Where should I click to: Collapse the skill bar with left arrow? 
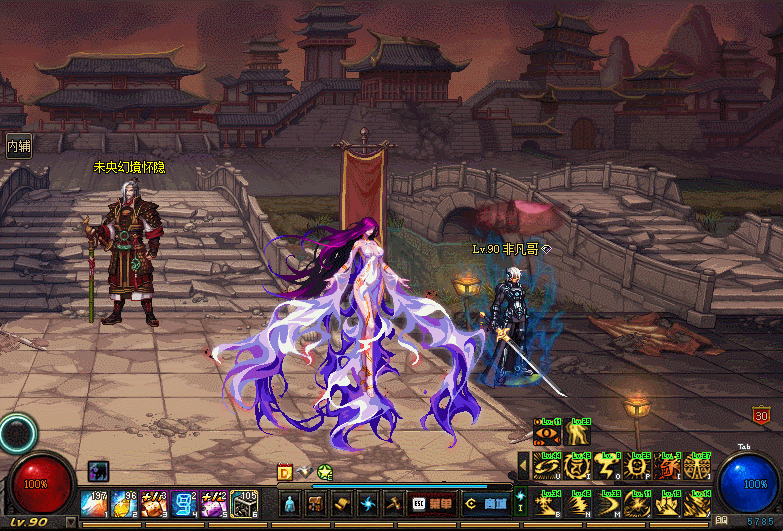523,465
